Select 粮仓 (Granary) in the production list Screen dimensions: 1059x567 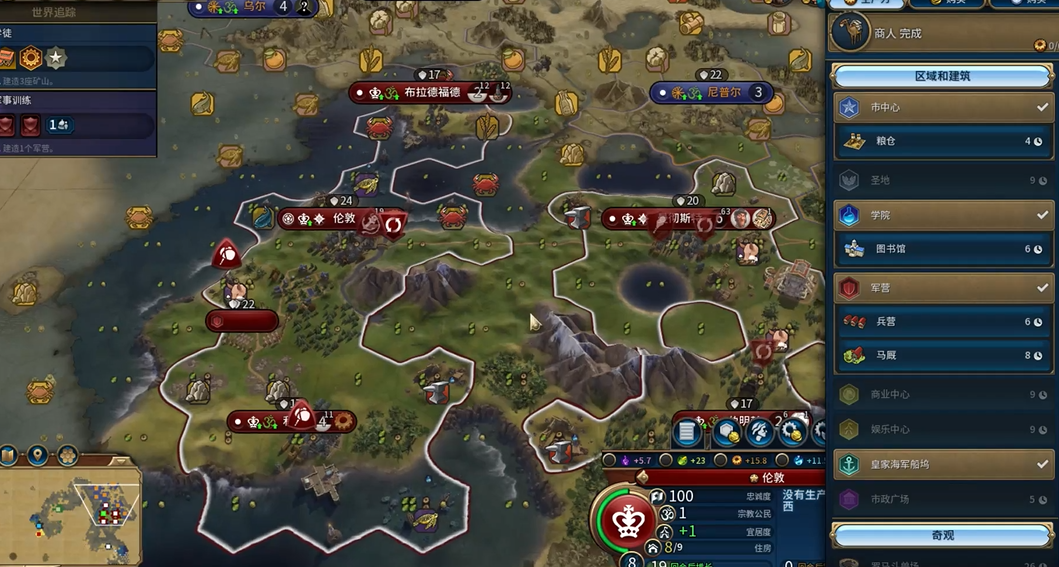[x=942, y=141]
